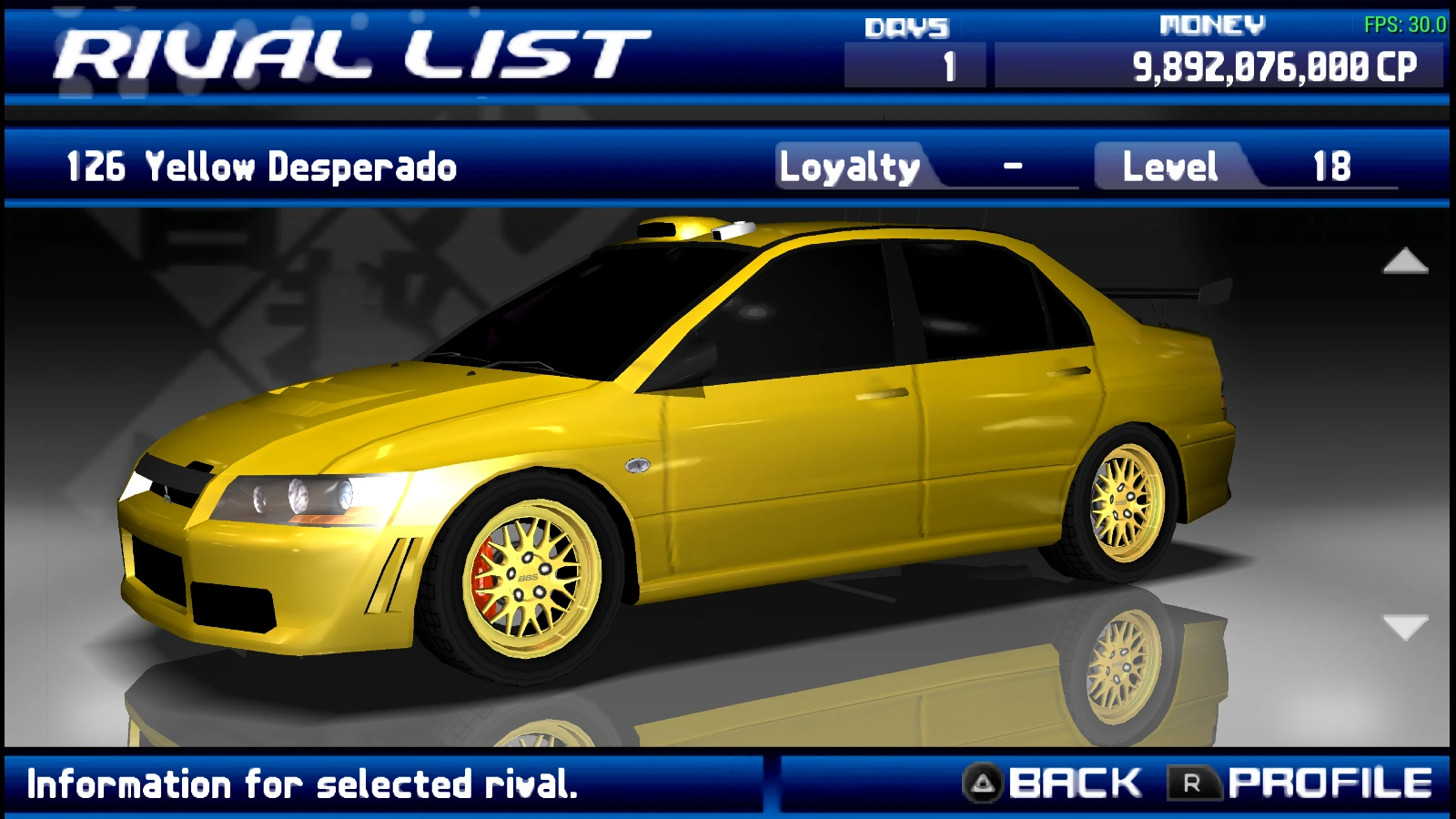The image size is (1456, 819).
Task: Click the R button icon beside PROFILE
Action: pos(1197,780)
